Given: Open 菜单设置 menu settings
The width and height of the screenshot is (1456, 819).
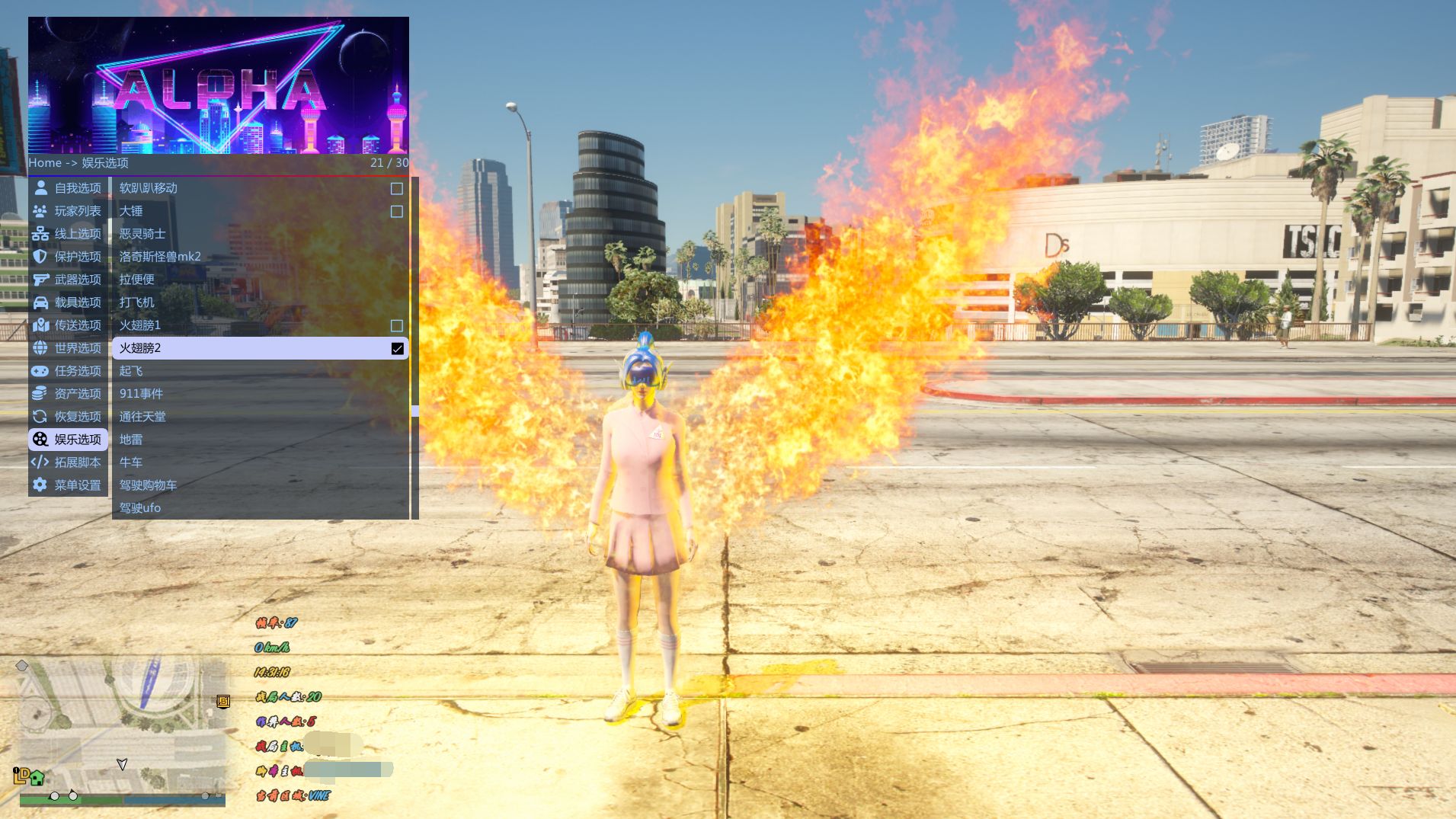Looking at the screenshot, I should [68, 485].
